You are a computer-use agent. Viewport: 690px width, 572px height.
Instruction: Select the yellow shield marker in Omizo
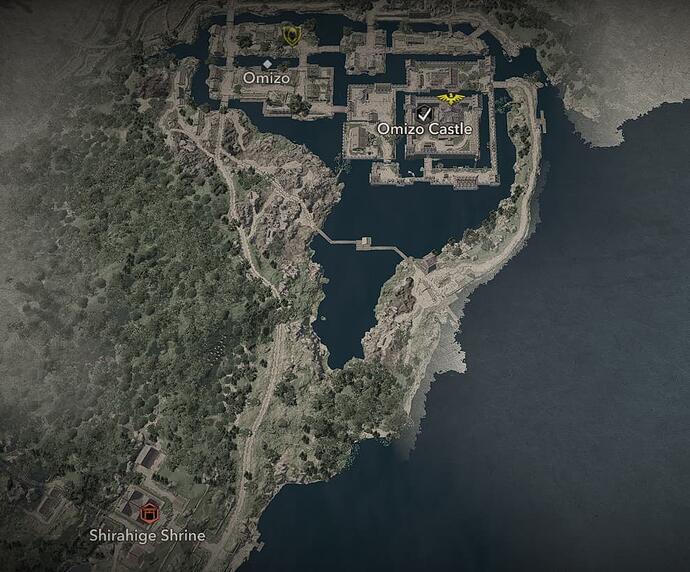(291, 36)
